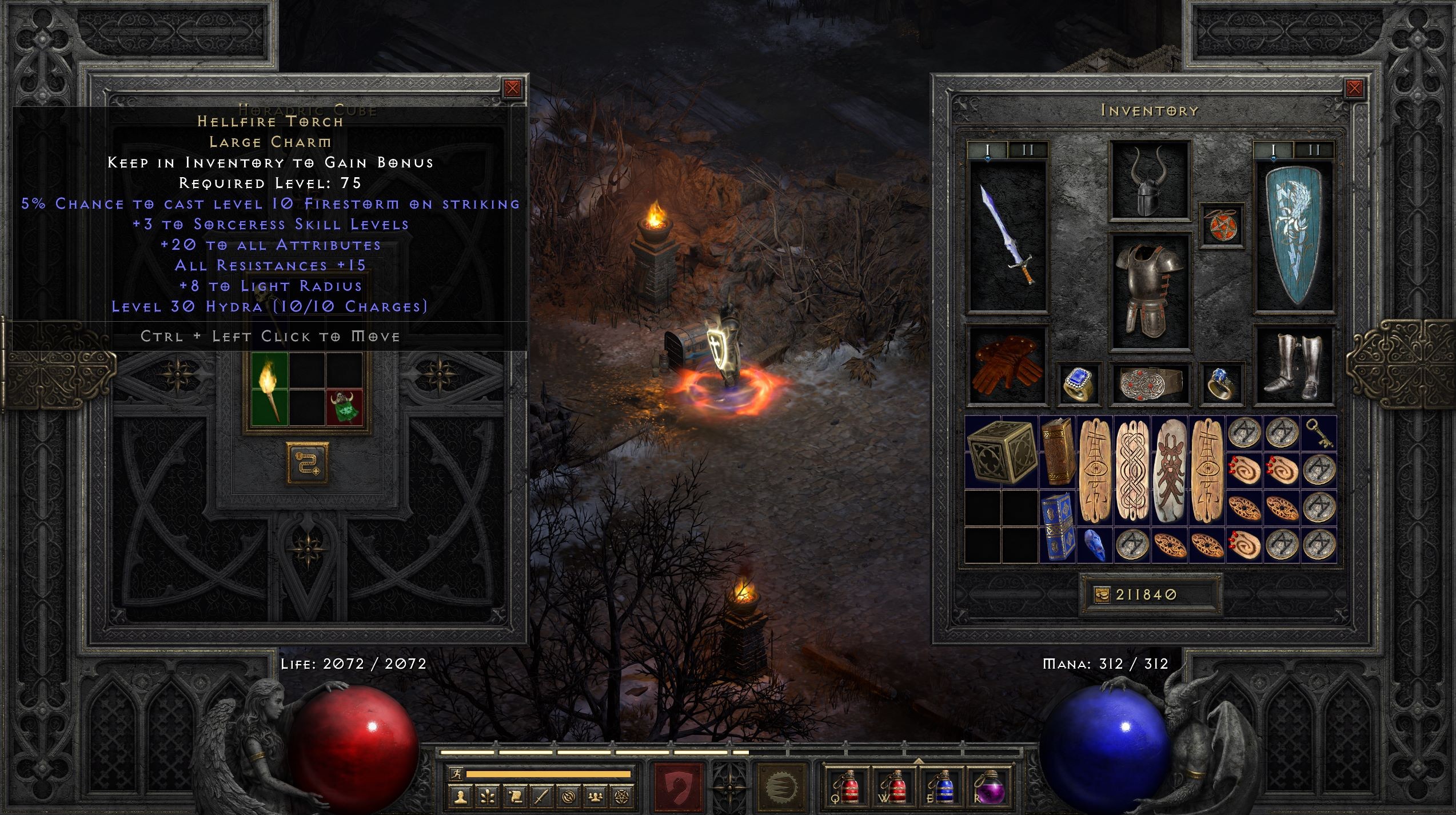The height and width of the screenshot is (815, 1456).
Task: Open the party screen icon showing three figures
Action: pos(595,796)
